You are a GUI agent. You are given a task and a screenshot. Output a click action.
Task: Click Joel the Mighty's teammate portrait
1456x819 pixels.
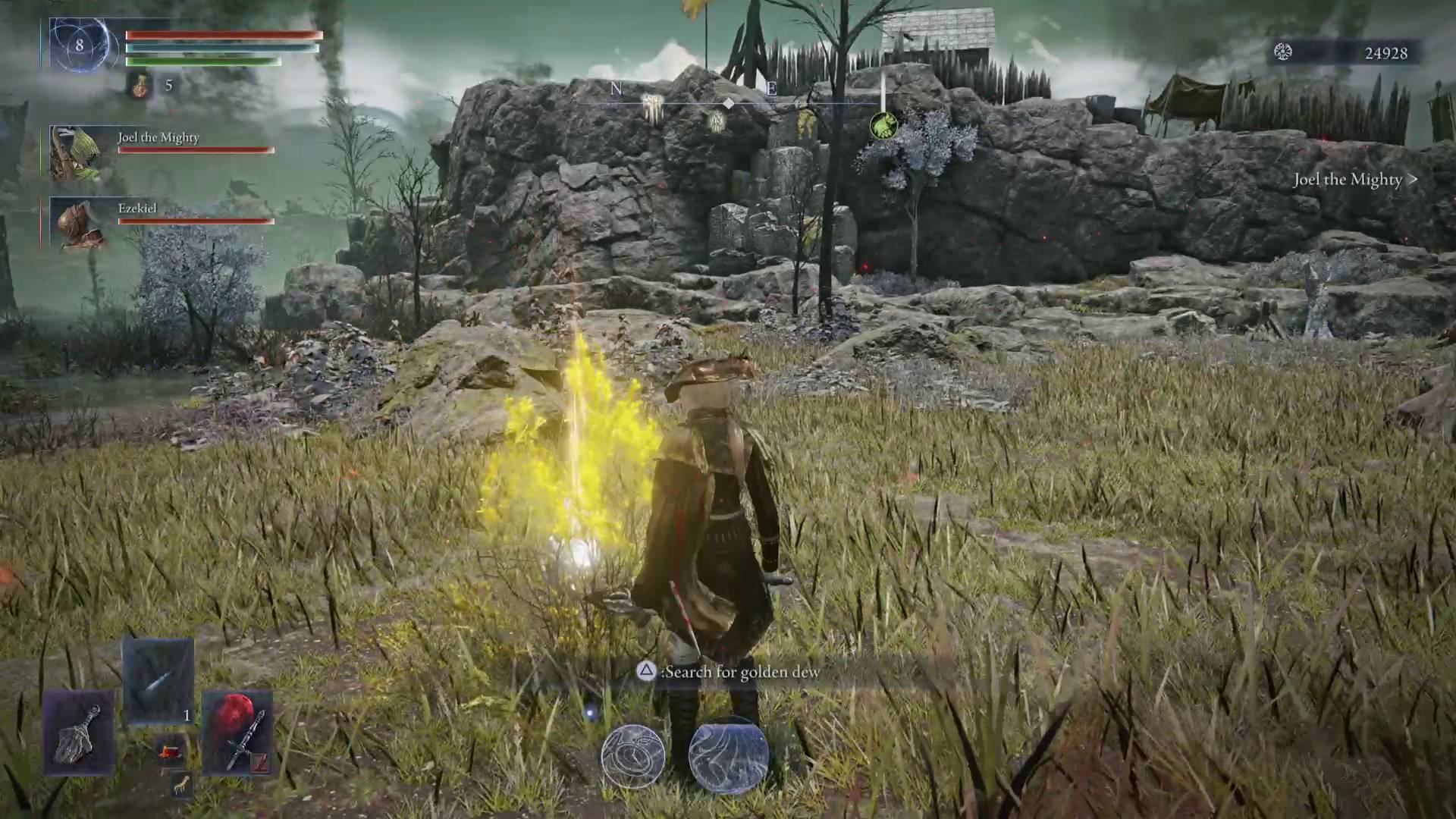click(76, 154)
